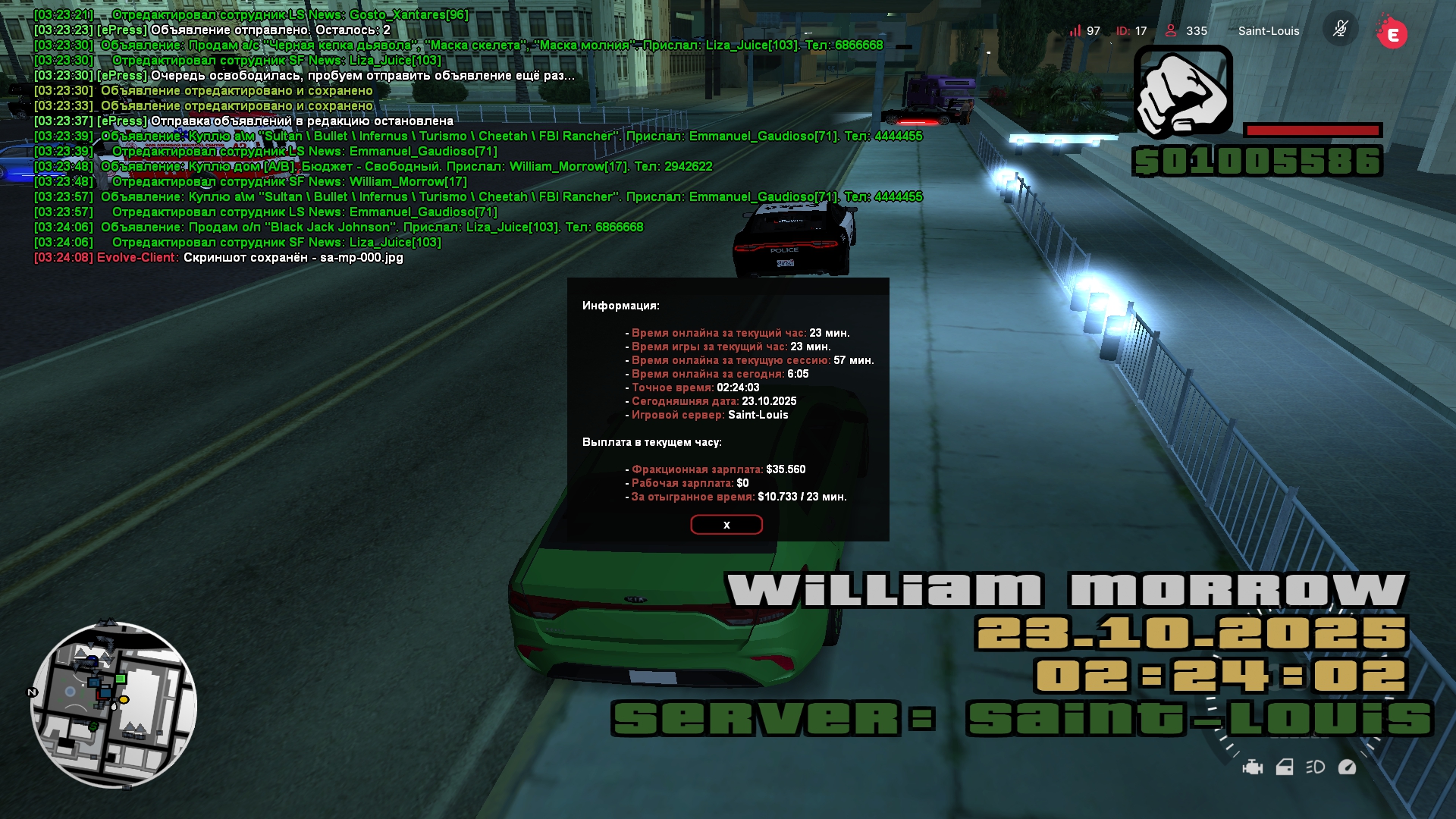Viewport: 1456px width, 819px height.
Task: Select the fist weapon icon
Action: click(1183, 92)
